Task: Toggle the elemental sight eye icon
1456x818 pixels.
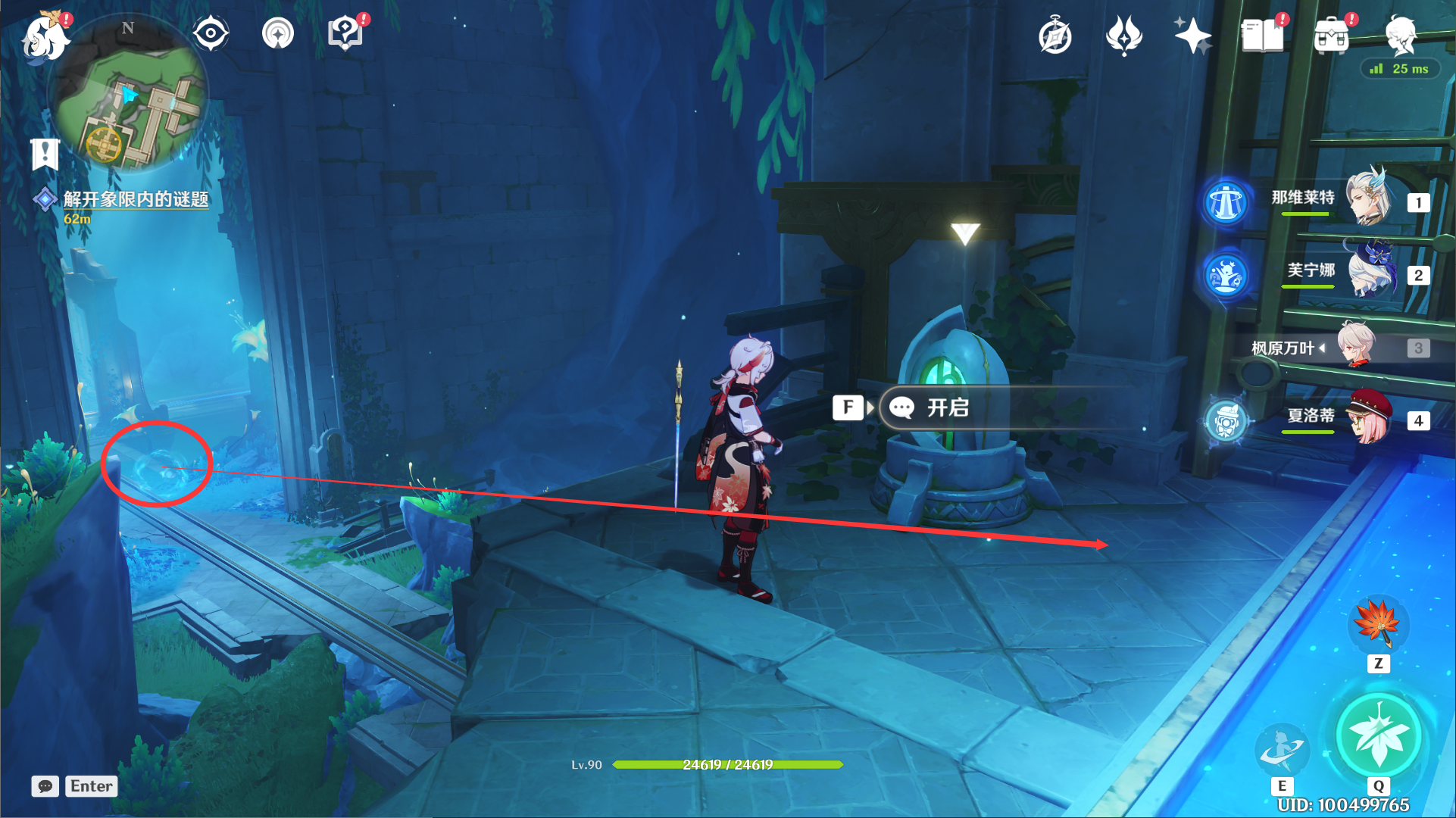Action: [x=210, y=34]
